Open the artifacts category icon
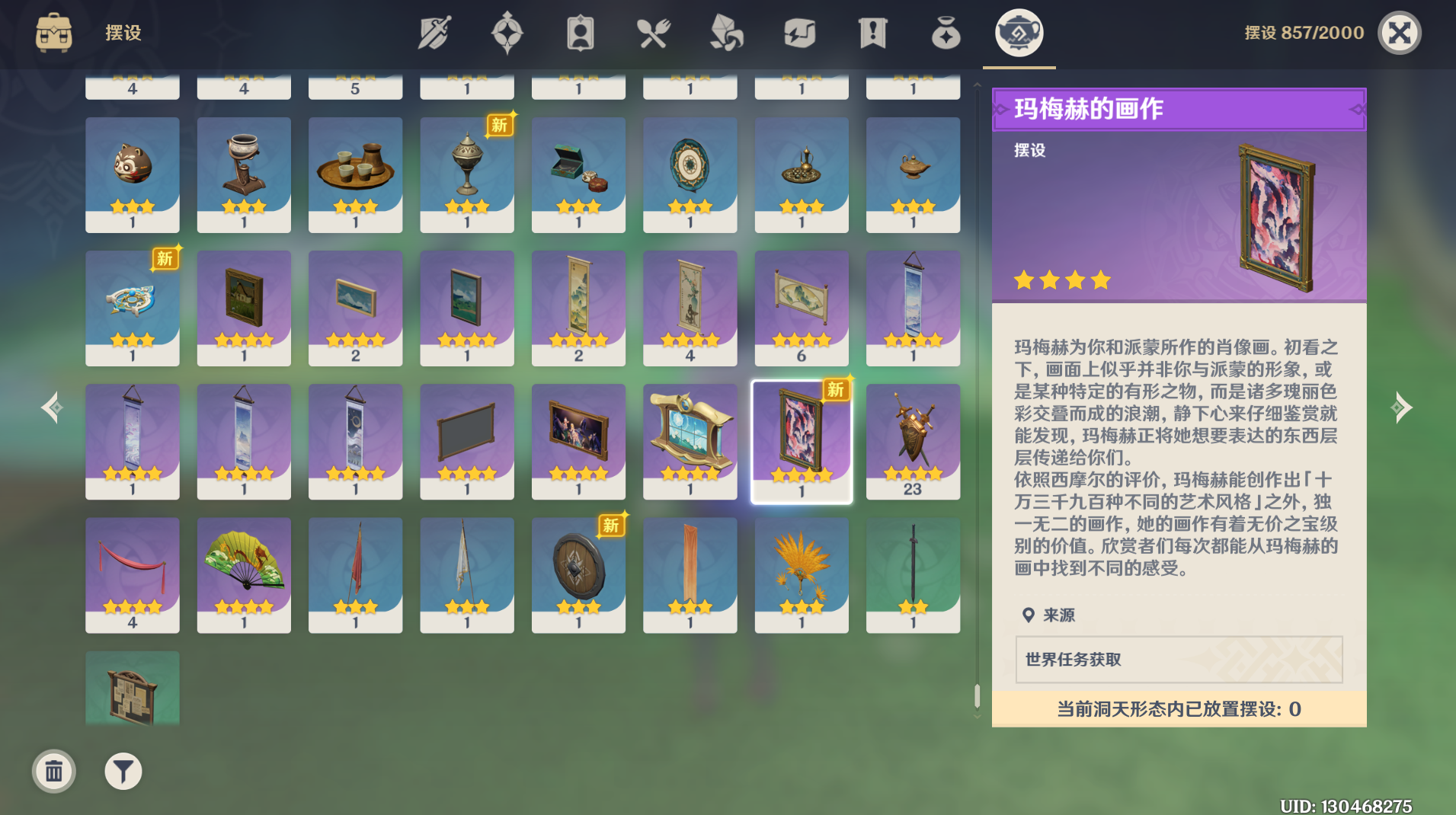This screenshot has width=1456, height=815. (x=508, y=32)
